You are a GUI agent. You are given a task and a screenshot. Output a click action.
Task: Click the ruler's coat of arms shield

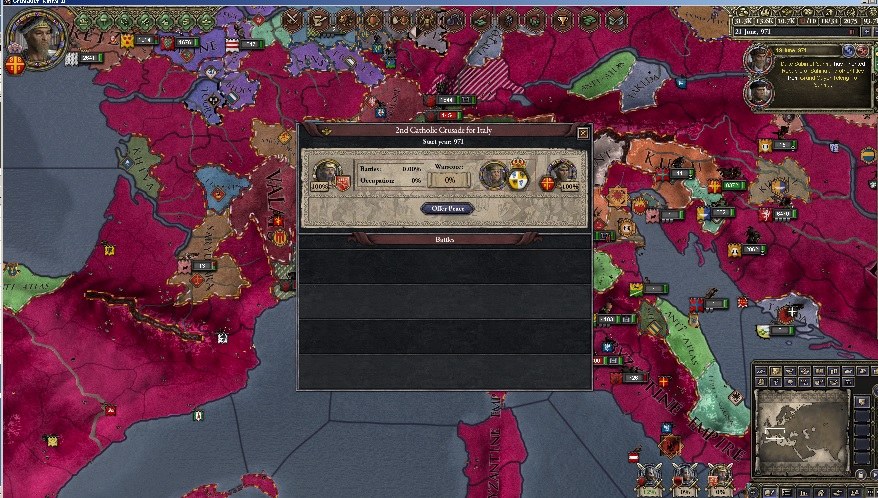(x=15, y=64)
